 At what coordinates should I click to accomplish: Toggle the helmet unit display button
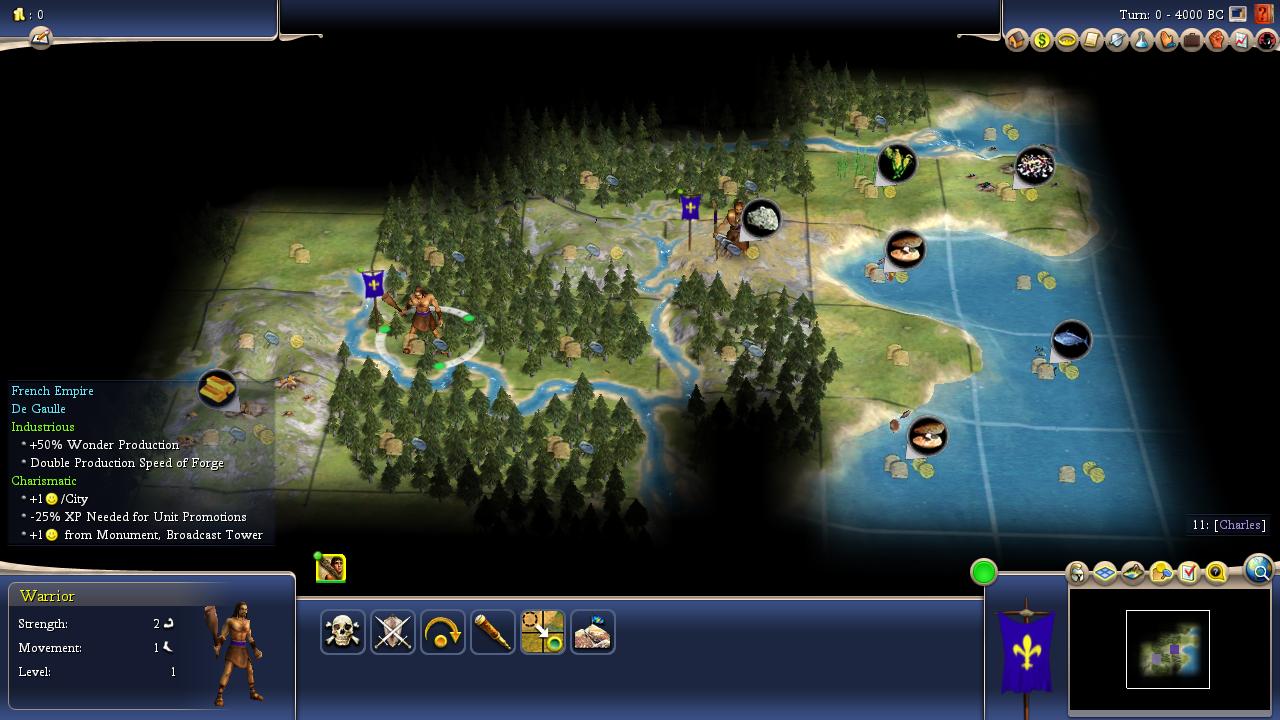coord(1078,573)
